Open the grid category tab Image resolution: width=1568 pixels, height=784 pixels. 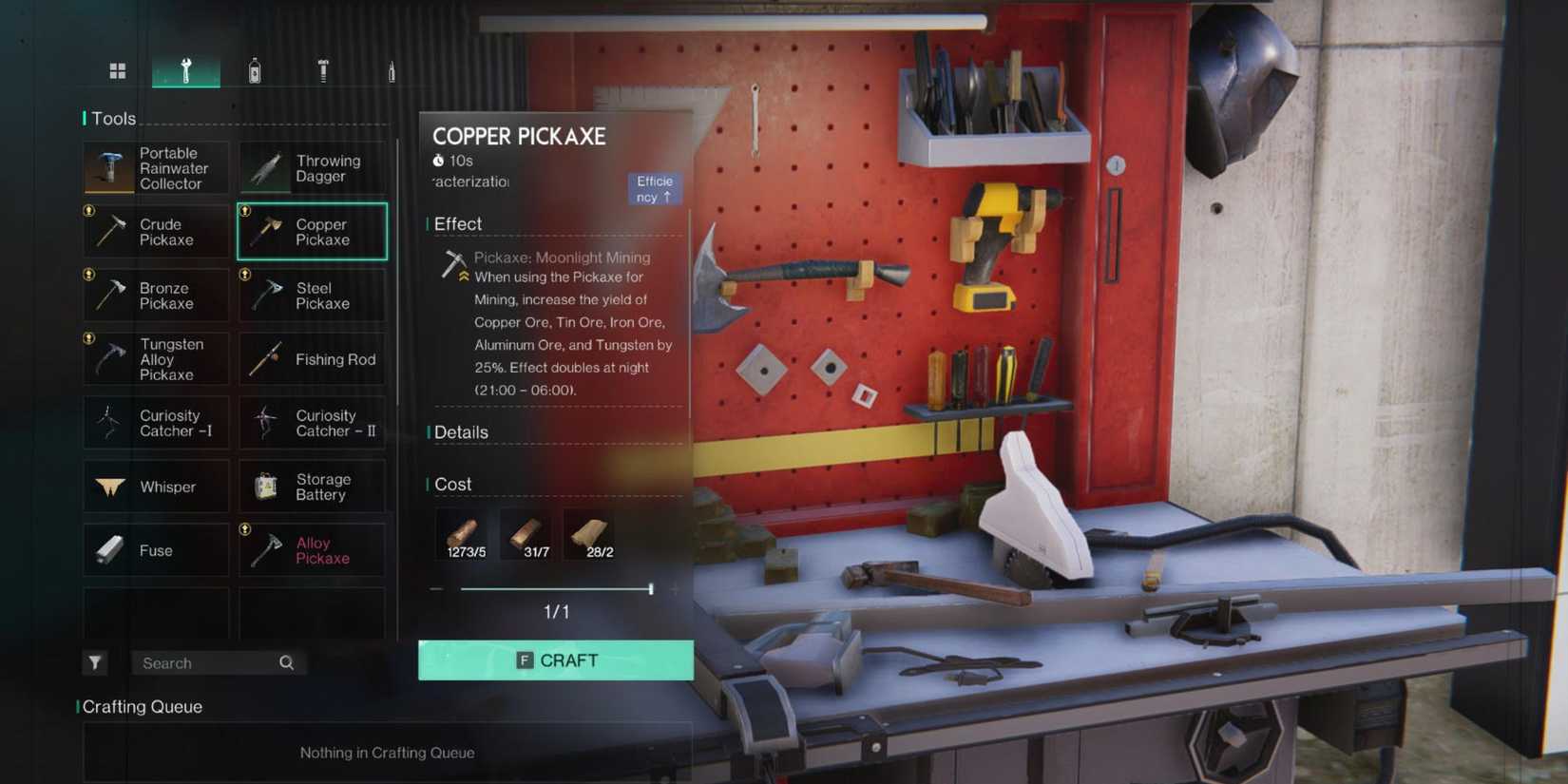tap(118, 70)
